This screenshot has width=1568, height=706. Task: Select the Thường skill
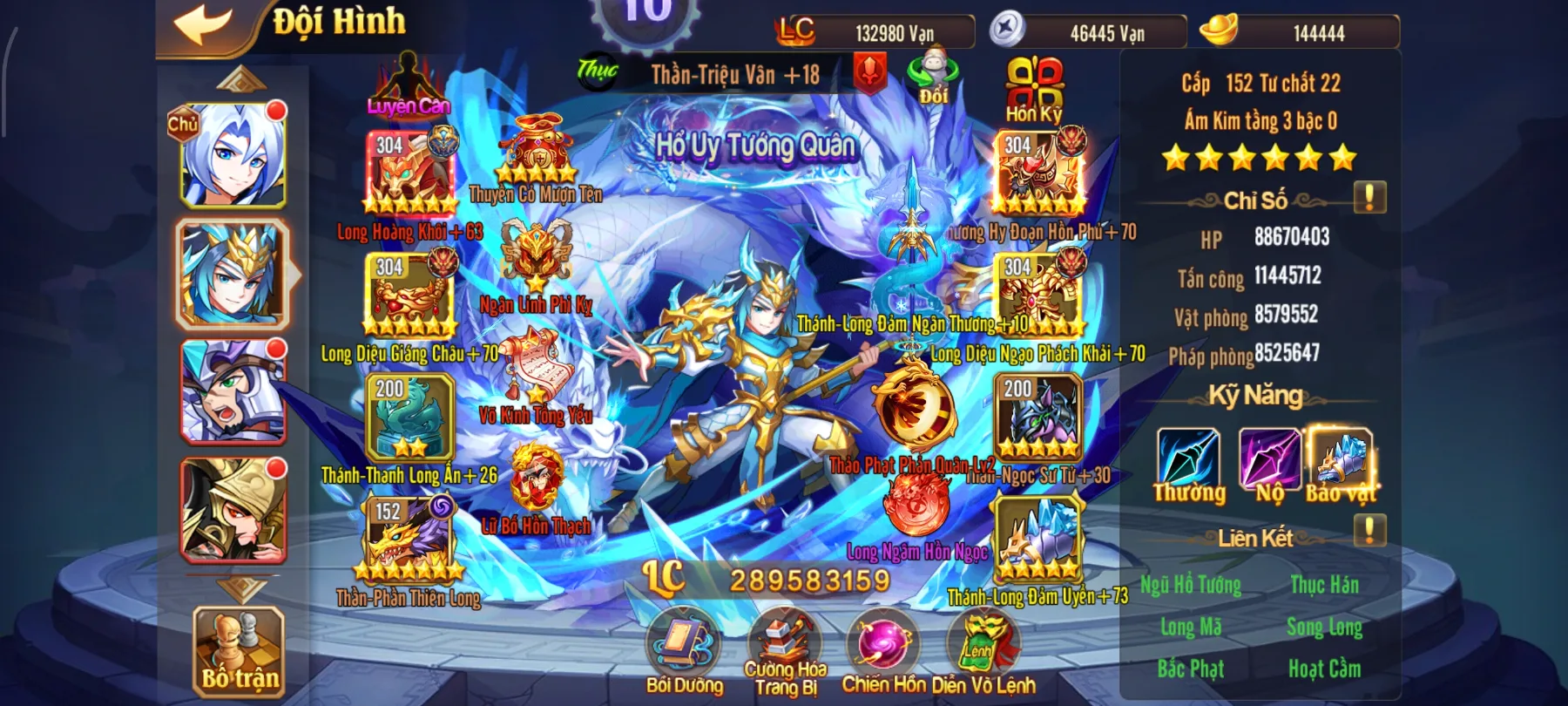tap(1191, 458)
